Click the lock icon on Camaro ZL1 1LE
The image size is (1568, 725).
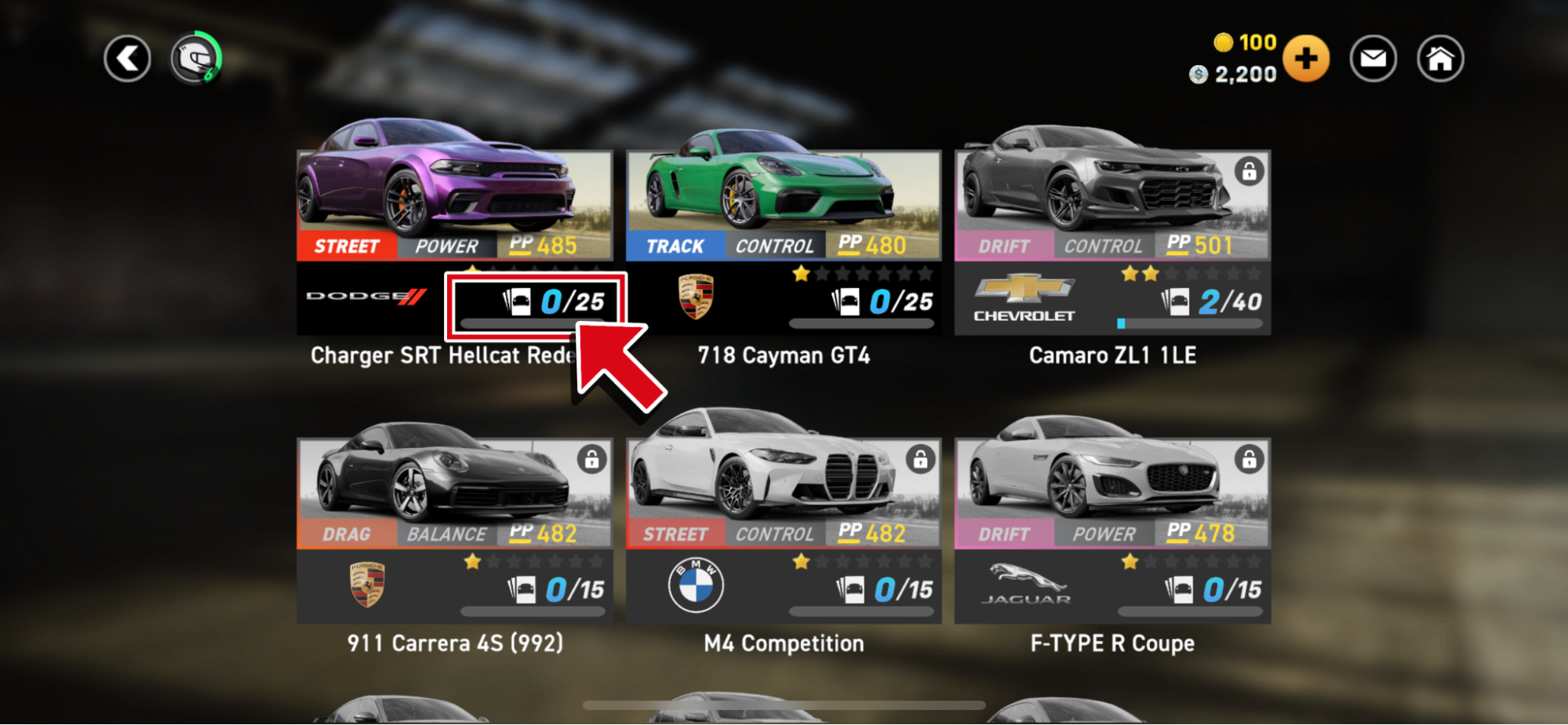pos(1250,169)
